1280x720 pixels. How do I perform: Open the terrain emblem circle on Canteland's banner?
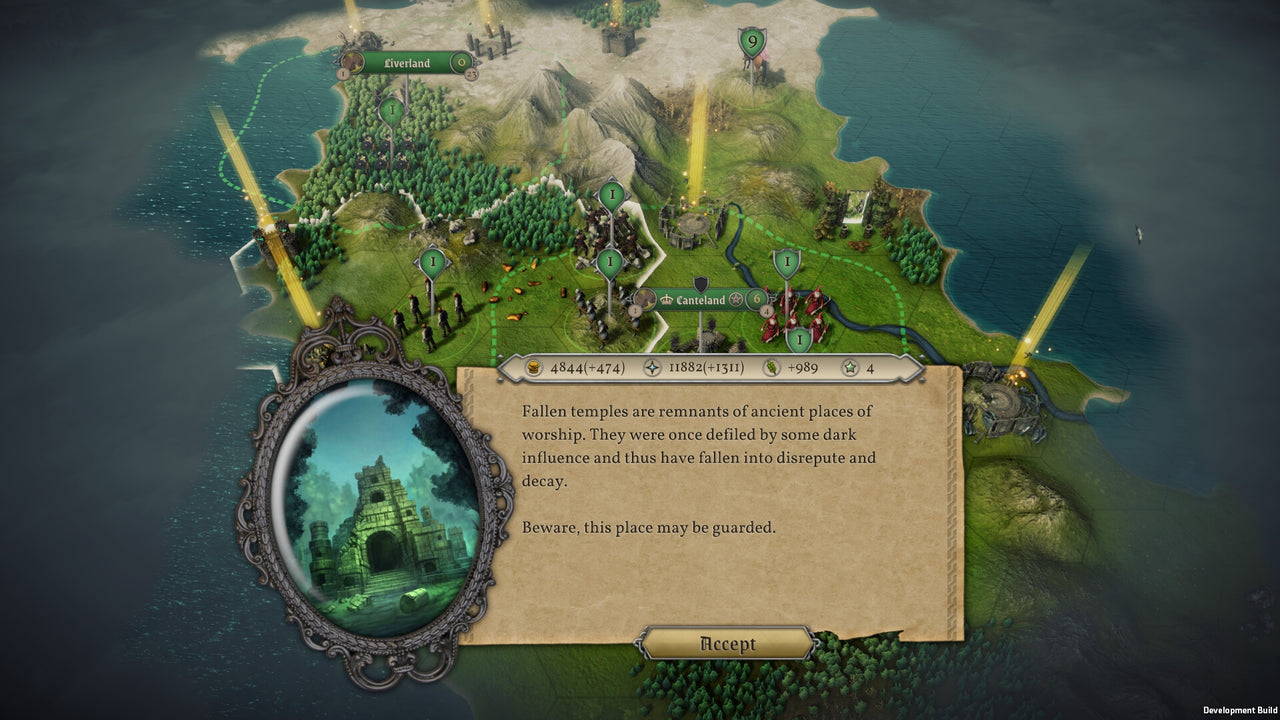click(644, 300)
